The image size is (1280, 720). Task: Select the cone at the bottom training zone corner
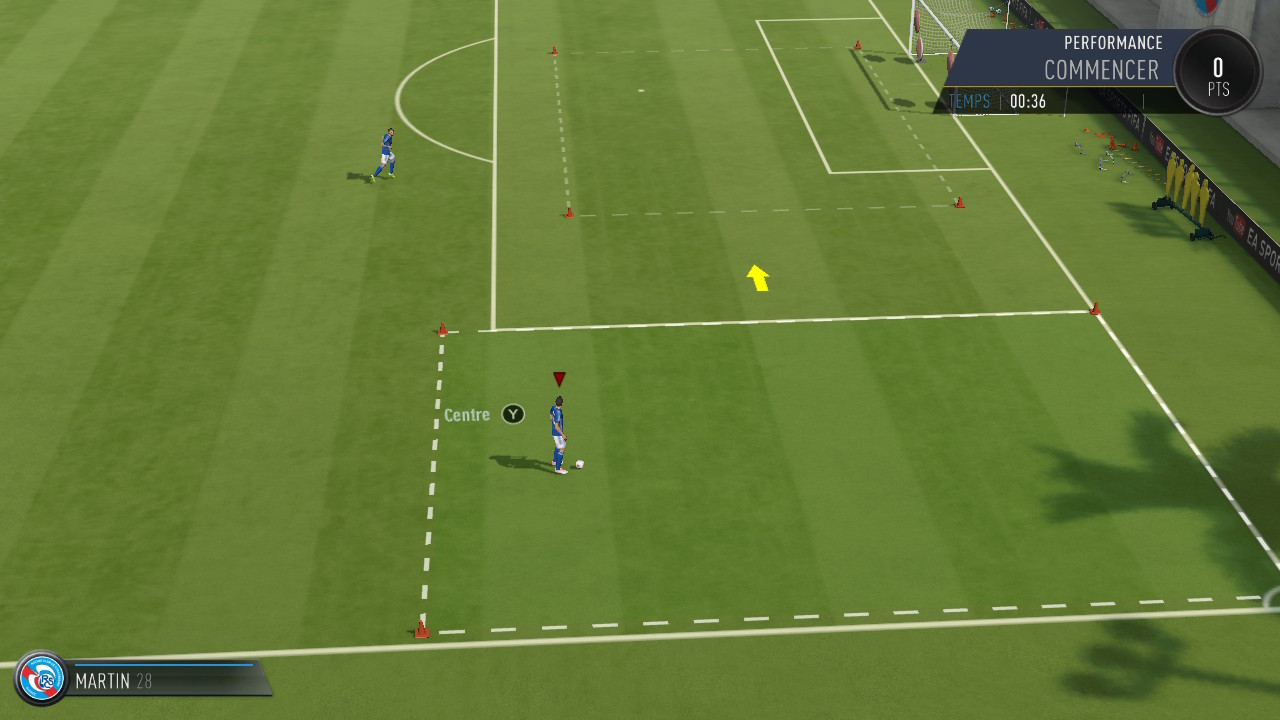pyautogui.click(x=420, y=629)
